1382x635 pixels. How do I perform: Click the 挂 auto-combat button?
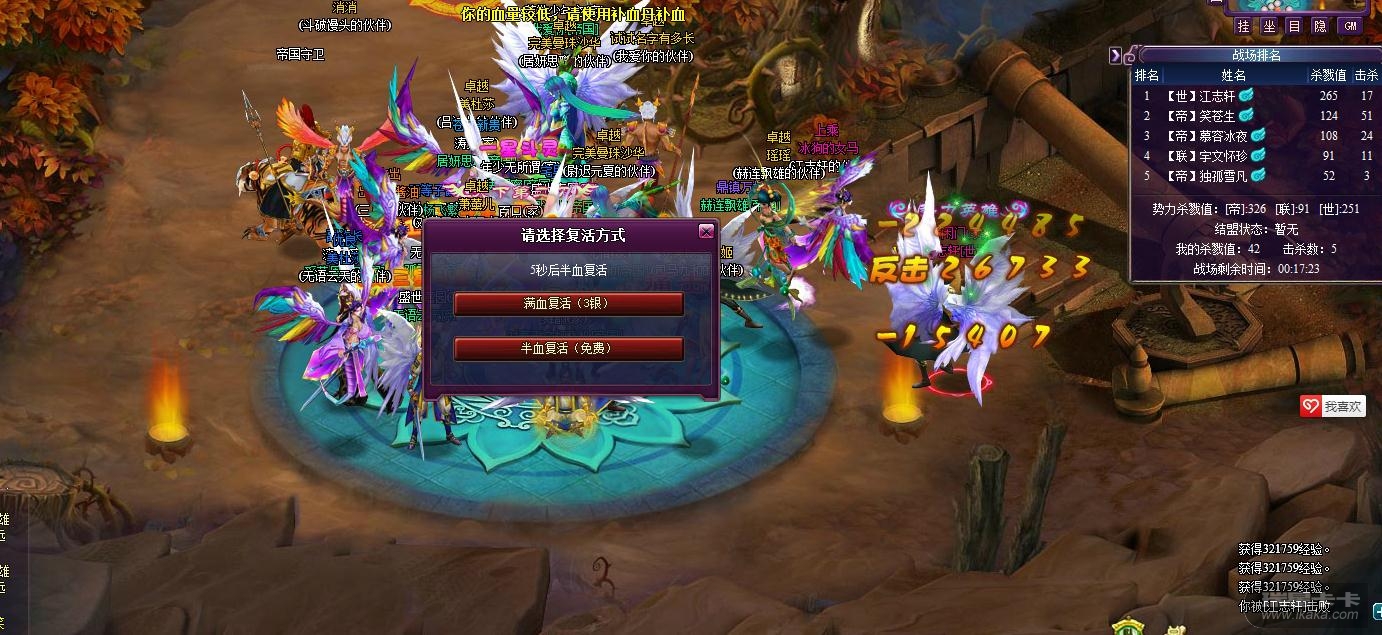(x=1243, y=26)
